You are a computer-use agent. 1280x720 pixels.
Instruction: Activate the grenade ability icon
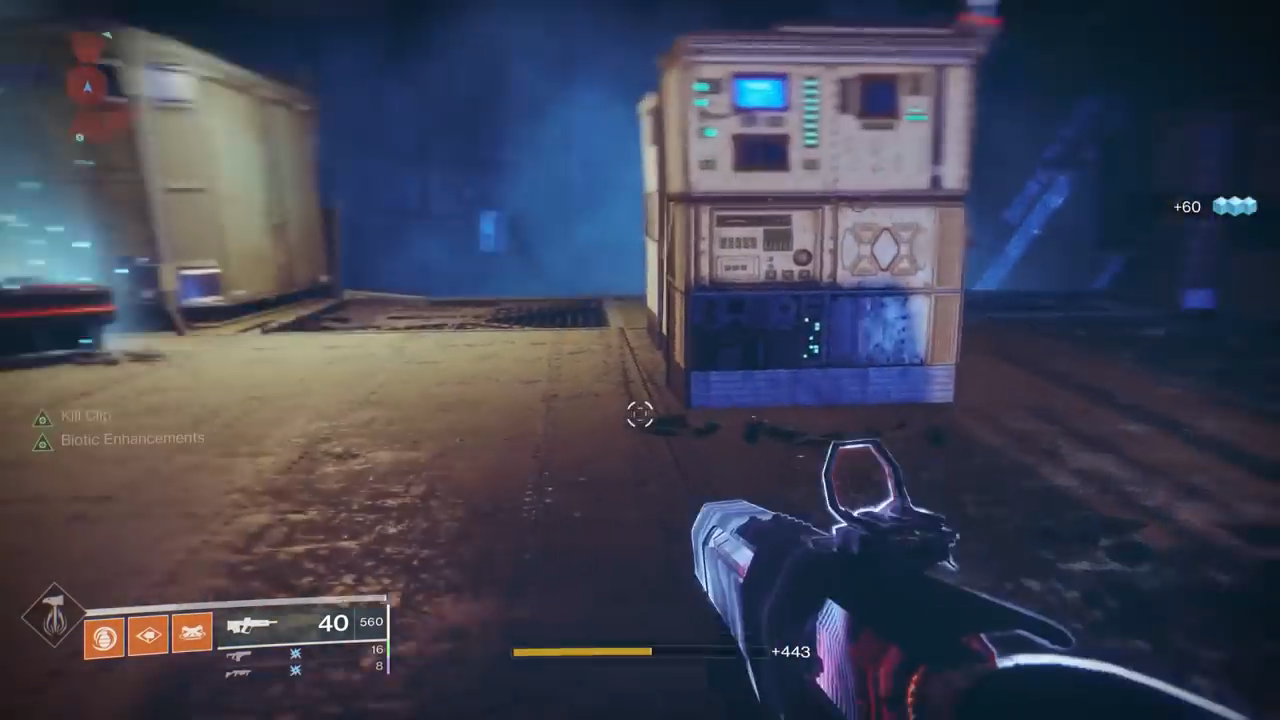103,635
